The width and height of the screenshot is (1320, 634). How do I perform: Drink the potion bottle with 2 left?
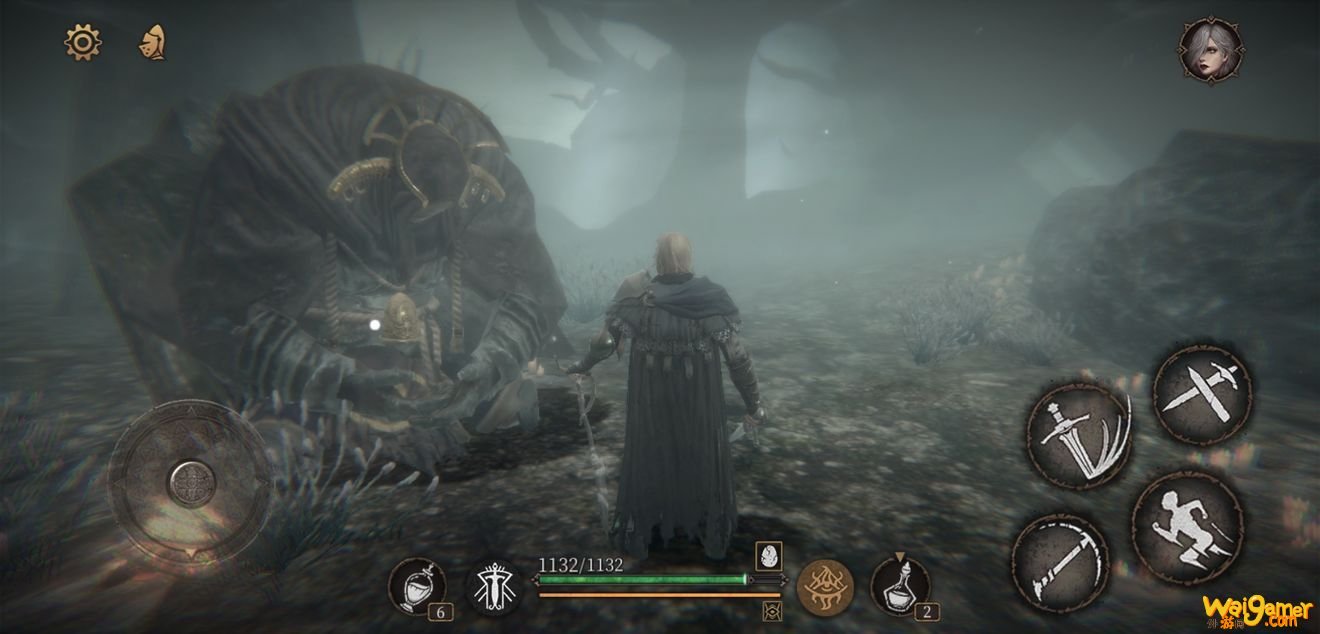900,586
